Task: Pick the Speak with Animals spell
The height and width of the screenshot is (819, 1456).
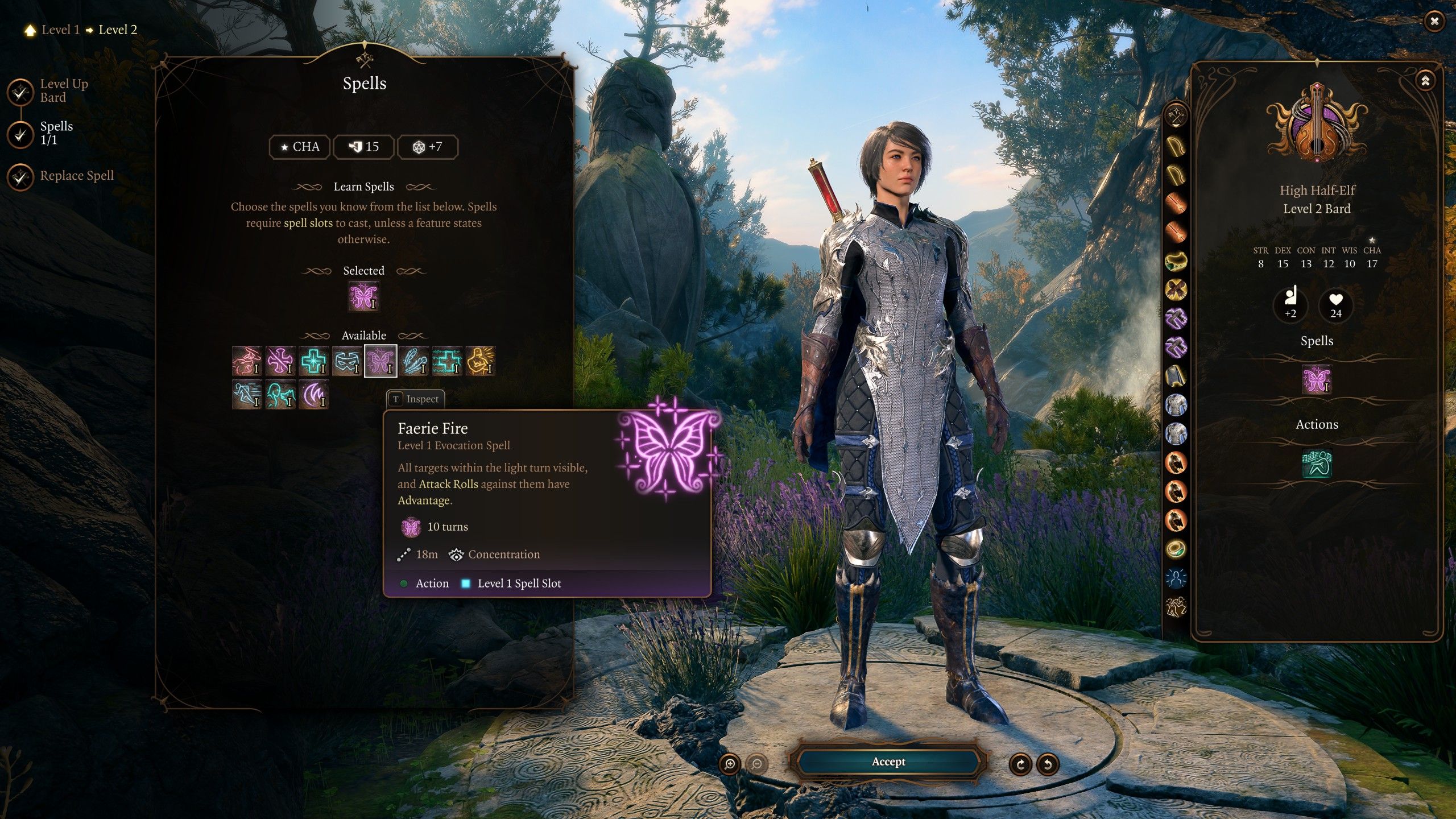Action: [x=280, y=395]
